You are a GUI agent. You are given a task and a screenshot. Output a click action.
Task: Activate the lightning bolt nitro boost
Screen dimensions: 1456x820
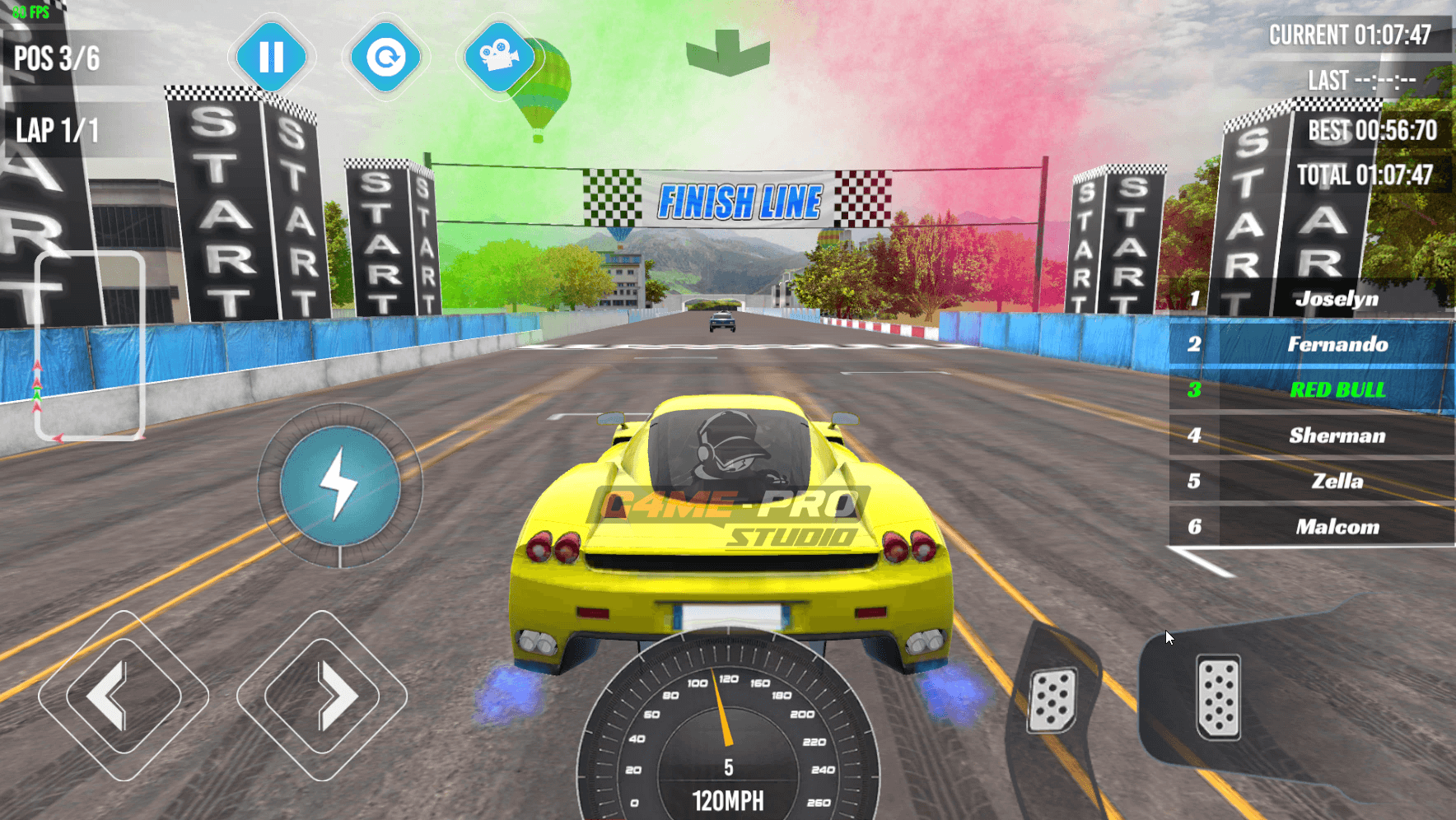[x=340, y=486]
